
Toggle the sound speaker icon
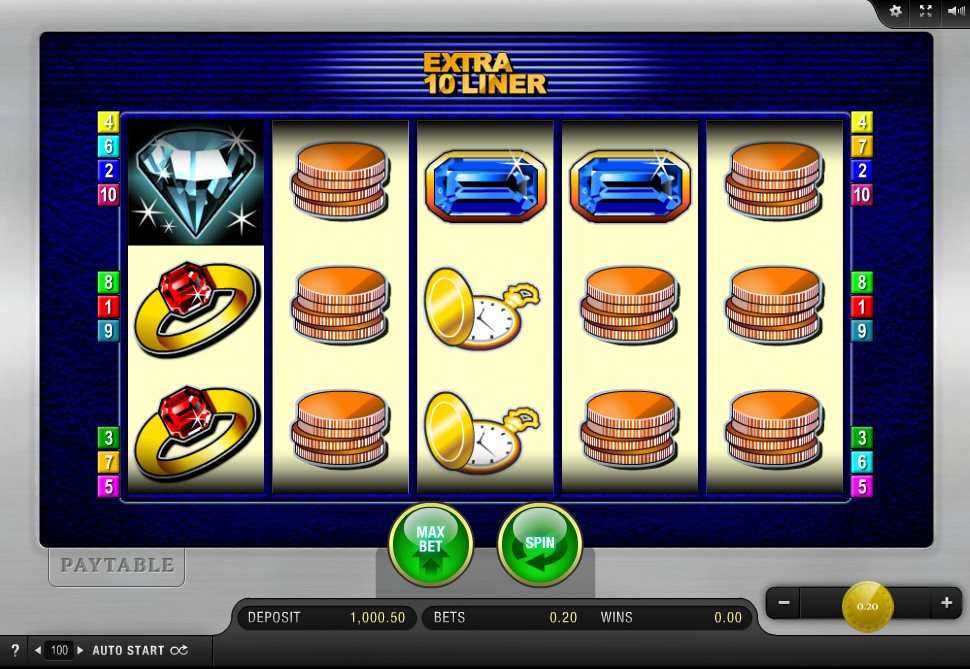(x=955, y=11)
